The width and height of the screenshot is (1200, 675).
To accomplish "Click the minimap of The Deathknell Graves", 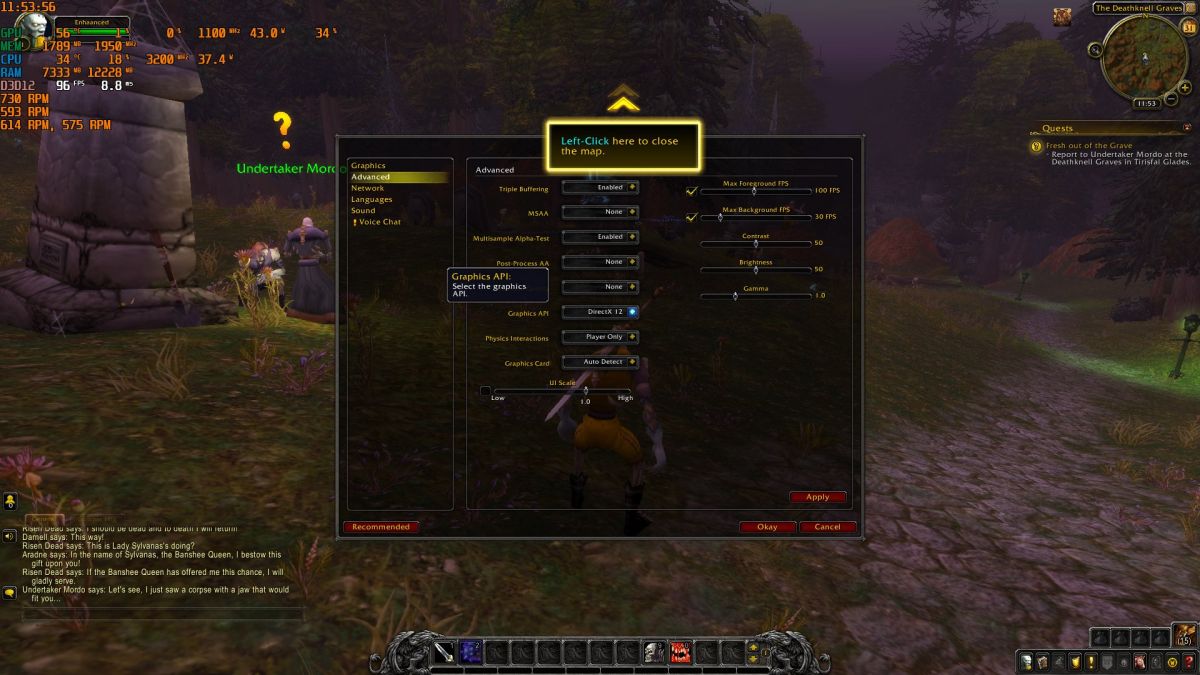I will pyautogui.click(x=1145, y=58).
